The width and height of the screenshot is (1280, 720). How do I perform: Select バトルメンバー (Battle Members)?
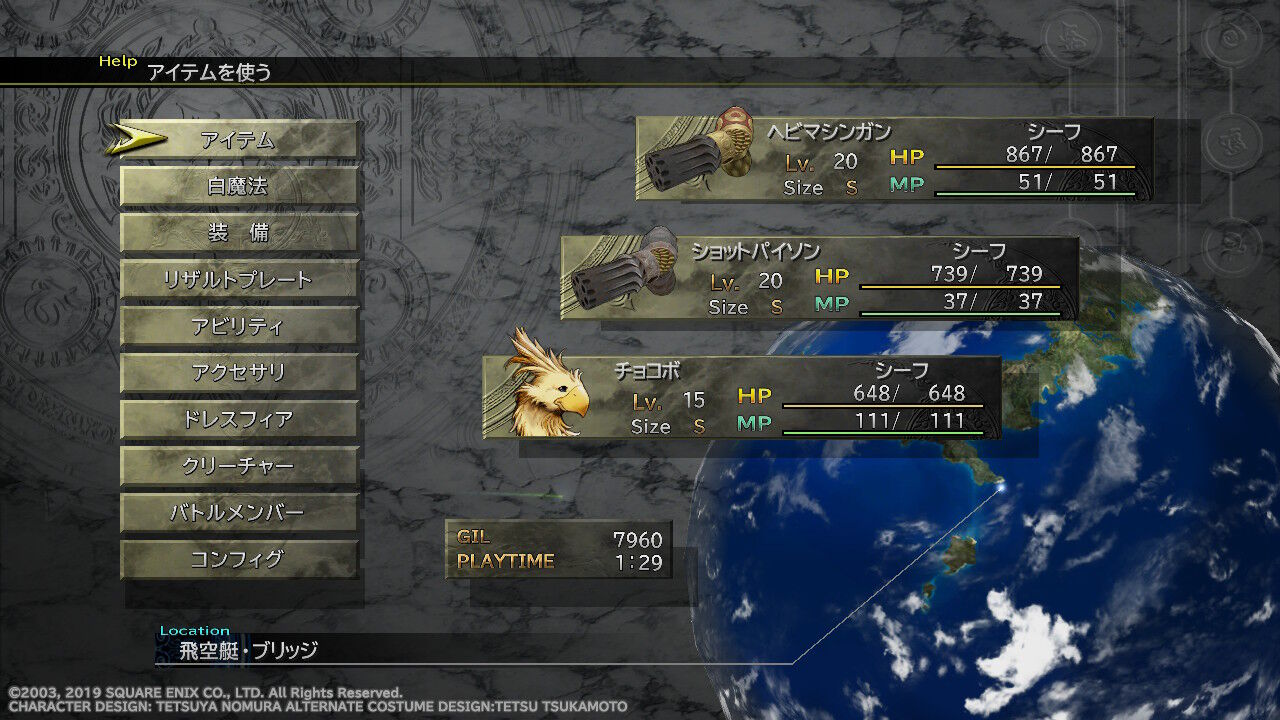[238, 513]
